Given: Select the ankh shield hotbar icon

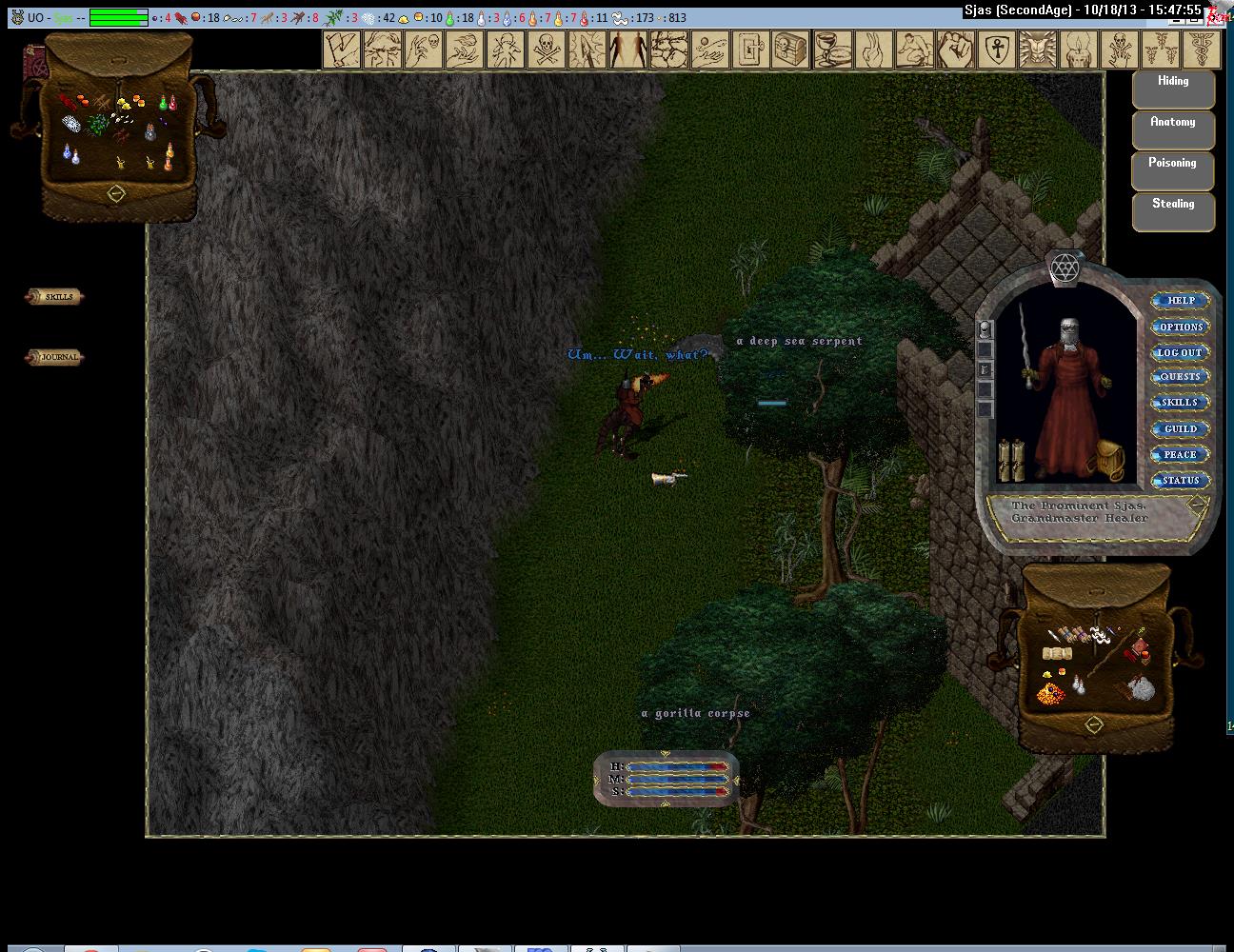Looking at the screenshot, I should pos(997,49).
